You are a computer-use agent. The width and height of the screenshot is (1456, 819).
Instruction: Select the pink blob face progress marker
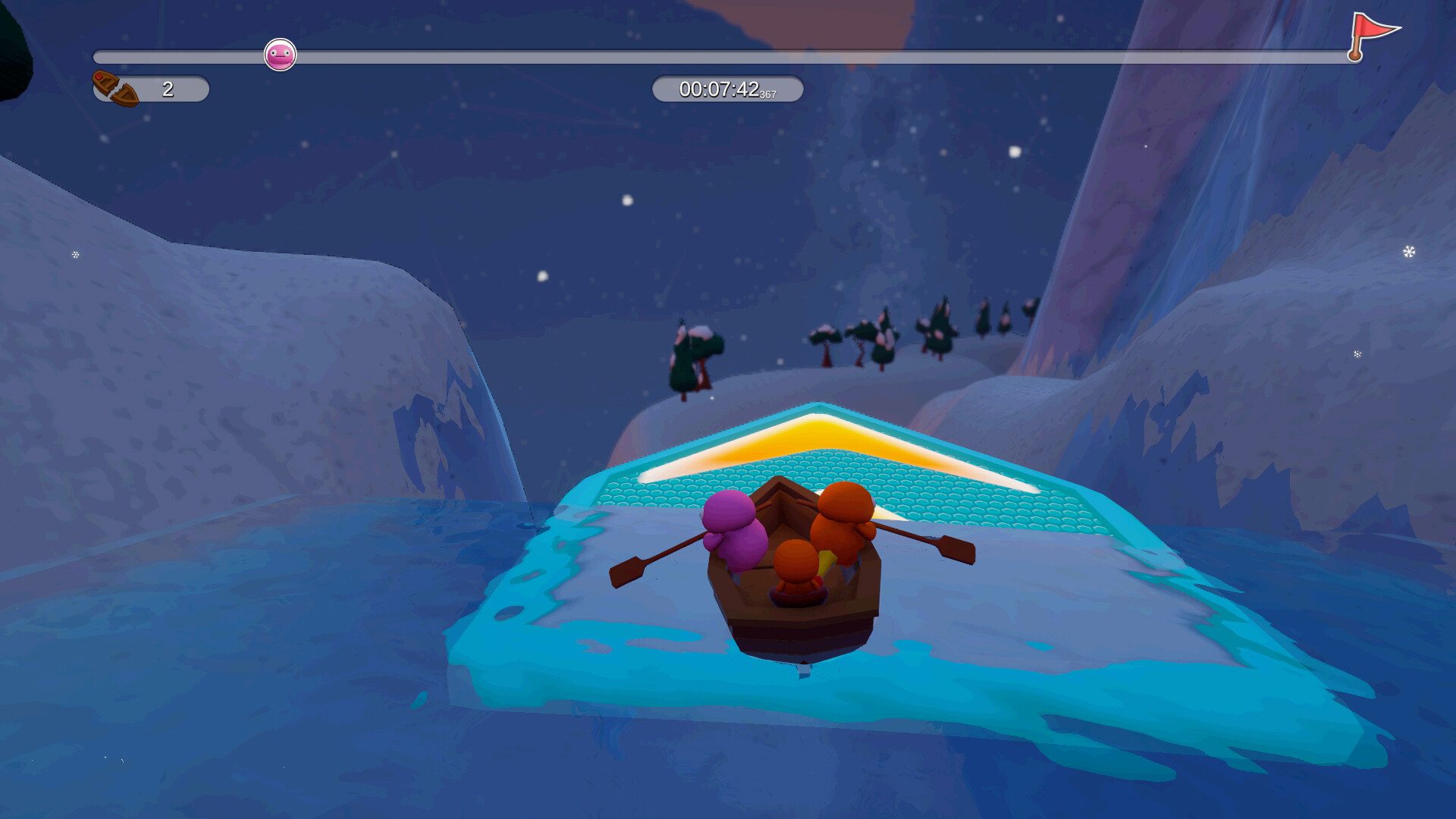(280, 55)
